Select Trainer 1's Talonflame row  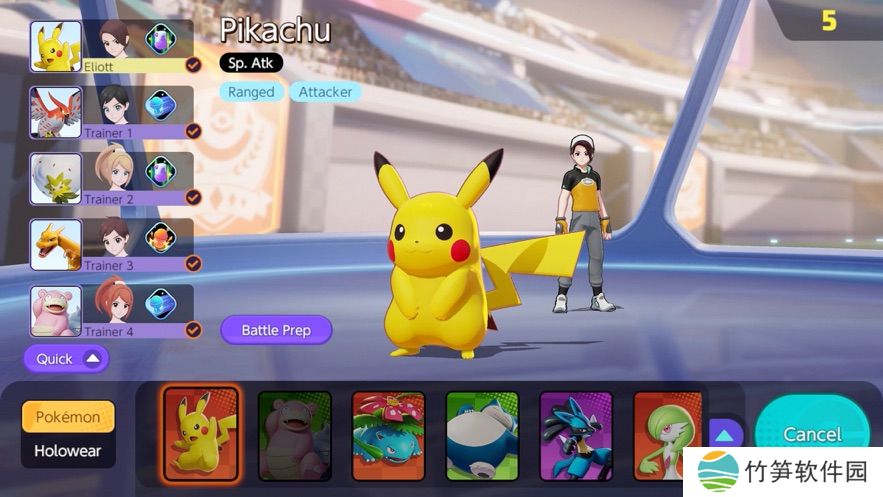114,112
